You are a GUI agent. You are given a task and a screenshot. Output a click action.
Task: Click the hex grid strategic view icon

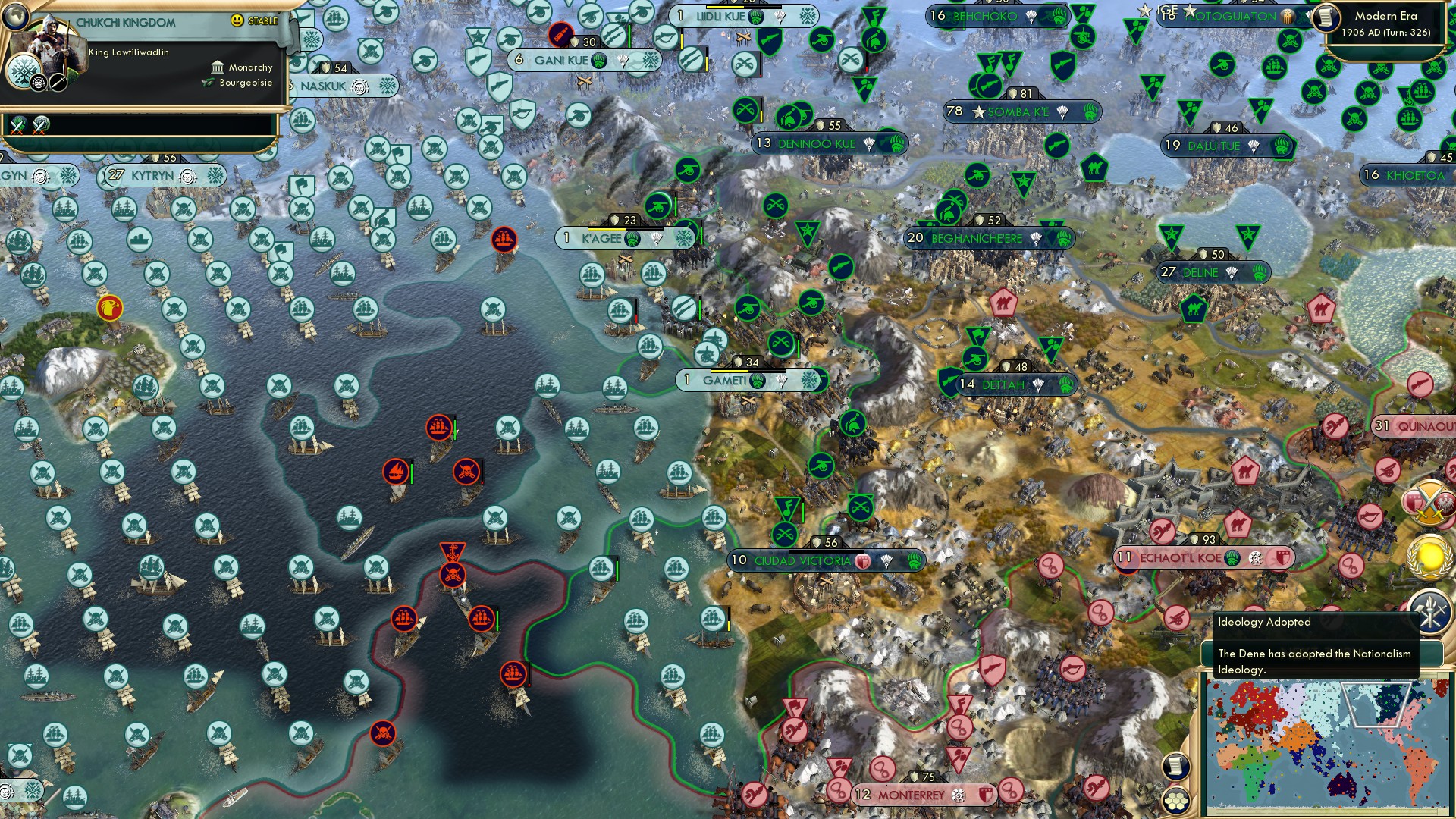pyautogui.click(x=1175, y=802)
